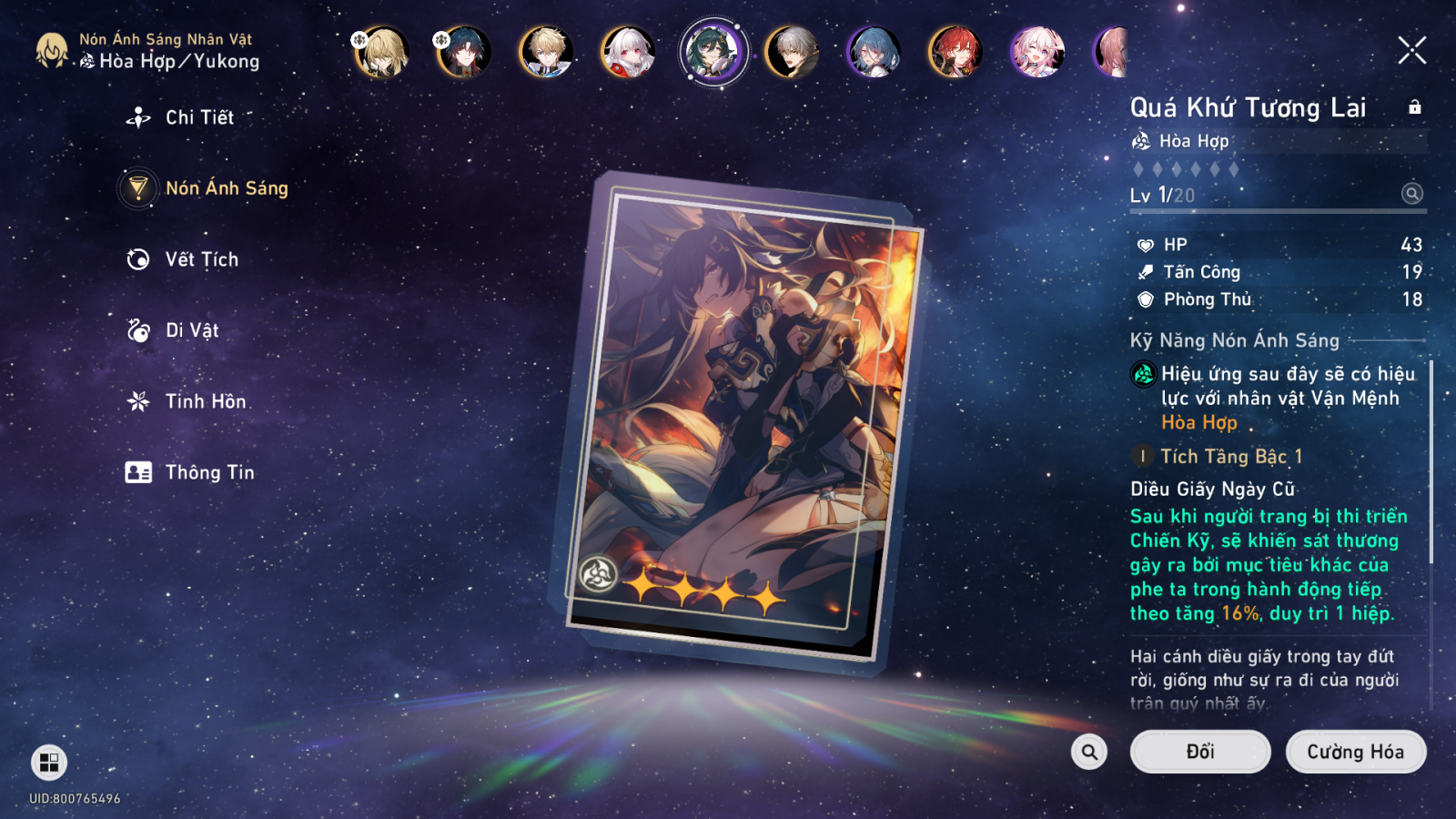Click the magnifier button left of Đổi
Screen dimensions: 1456x819
pyautogui.click(x=1089, y=752)
